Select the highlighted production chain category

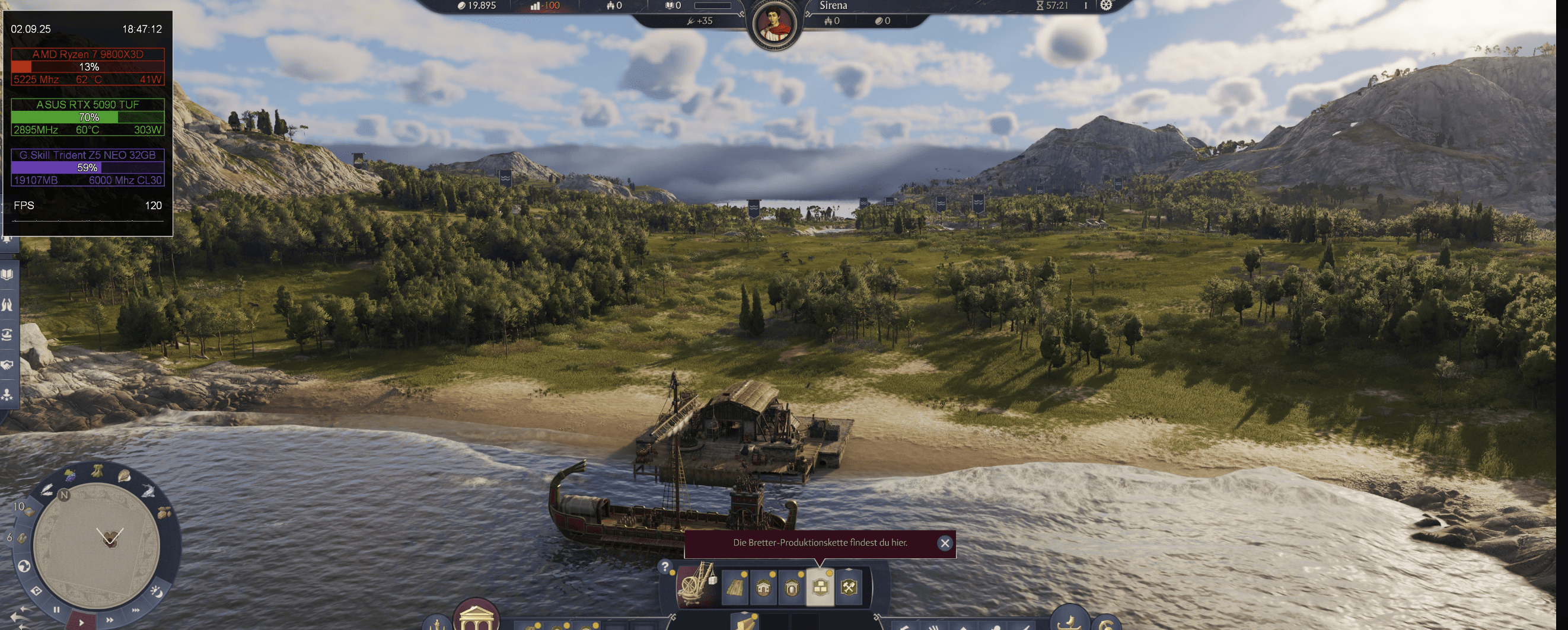[x=820, y=587]
